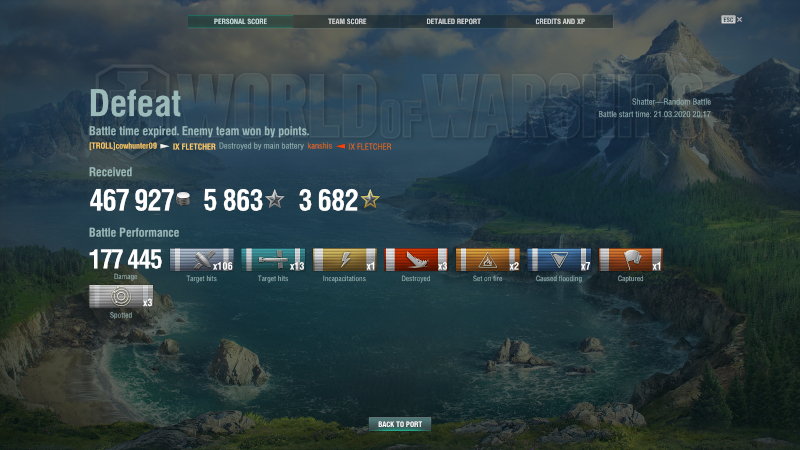Select the x13 torpedo Target hits ribbon
The width and height of the screenshot is (800, 450).
point(273,261)
